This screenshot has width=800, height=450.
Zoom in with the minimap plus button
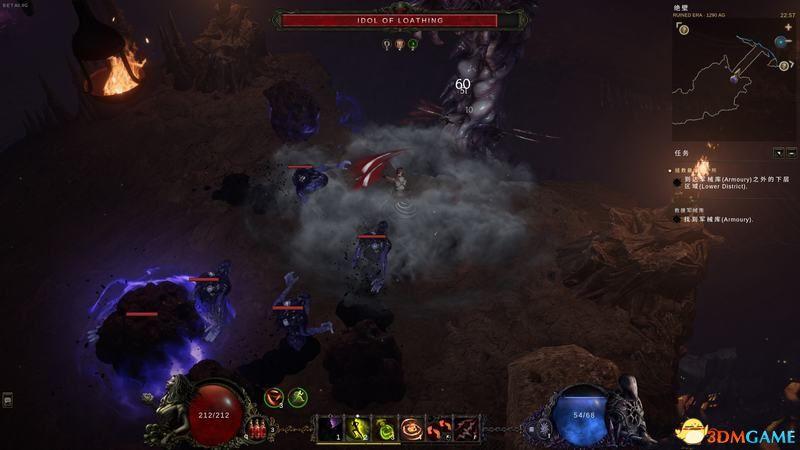coord(789,30)
